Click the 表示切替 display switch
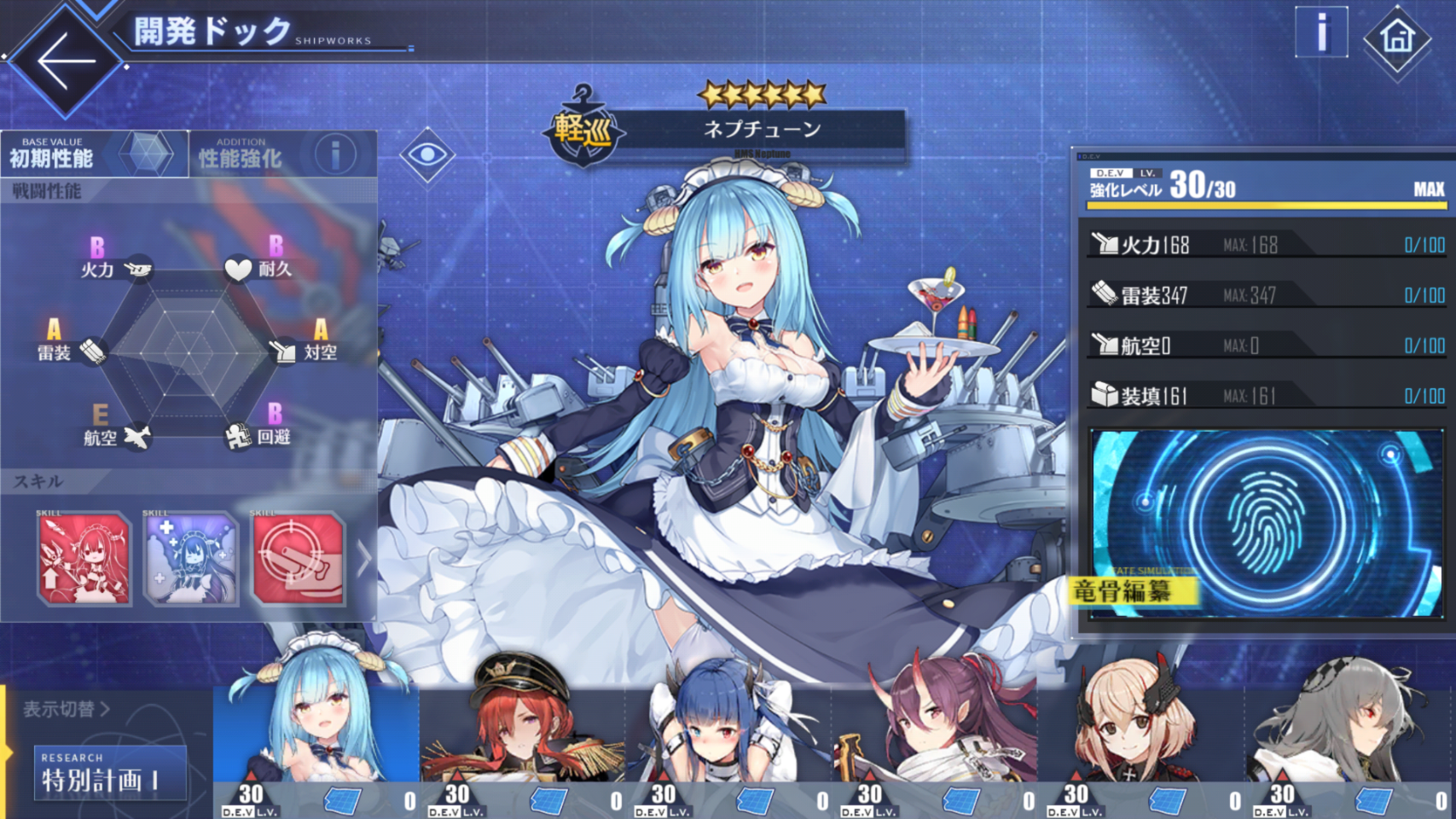The width and height of the screenshot is (1456, 819). click(x=67, y=709)
